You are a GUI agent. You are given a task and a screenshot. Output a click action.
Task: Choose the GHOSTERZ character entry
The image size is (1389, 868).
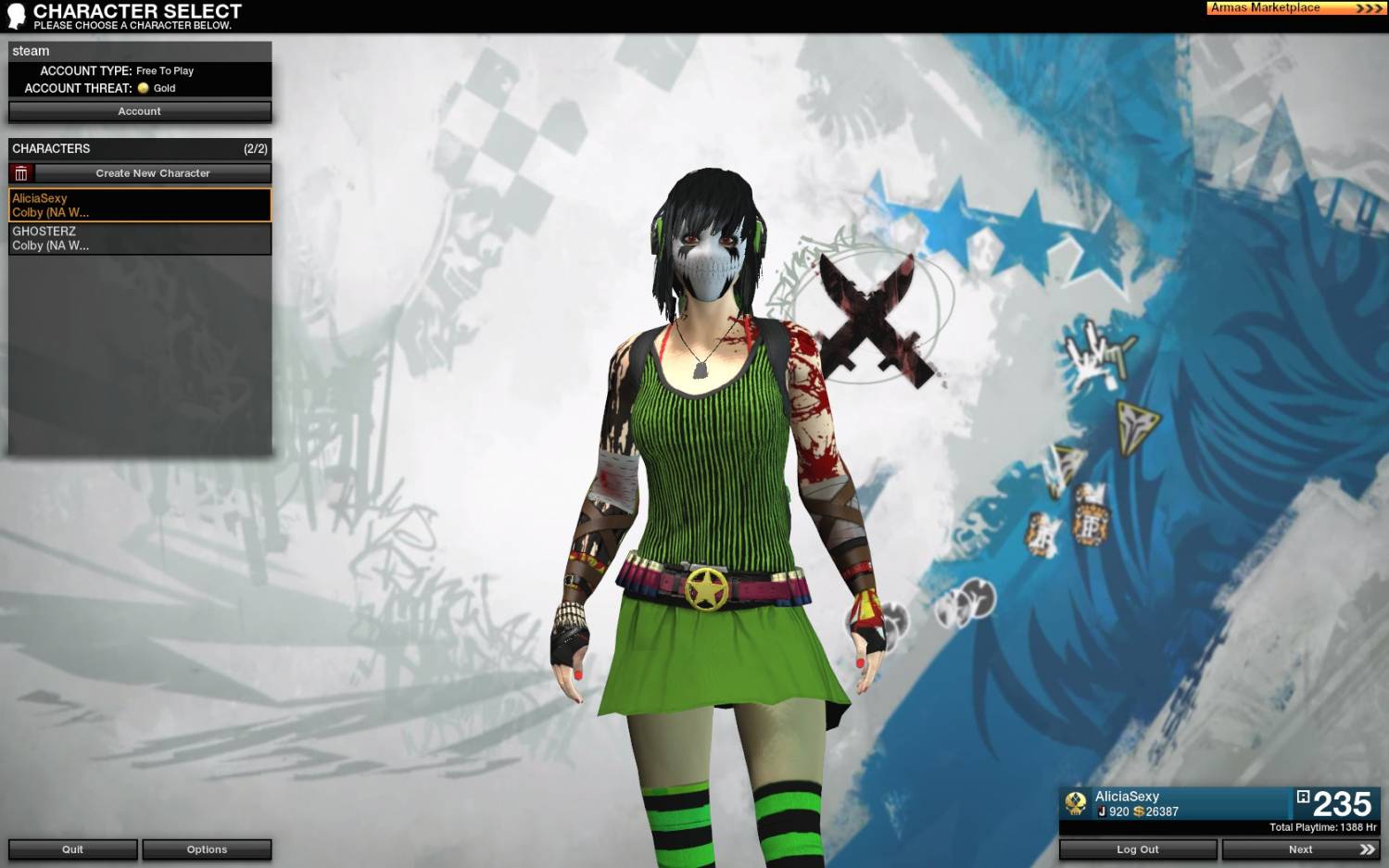coord(140,238)
